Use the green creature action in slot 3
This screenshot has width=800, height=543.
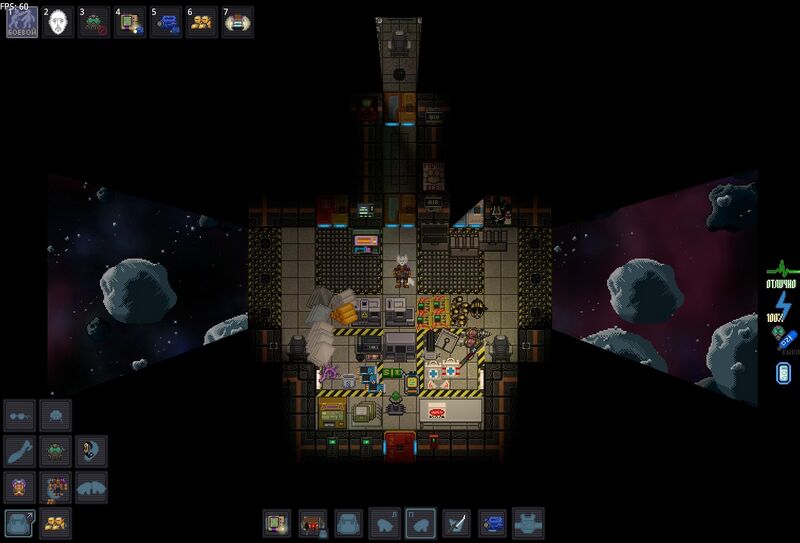pos(93,22)
